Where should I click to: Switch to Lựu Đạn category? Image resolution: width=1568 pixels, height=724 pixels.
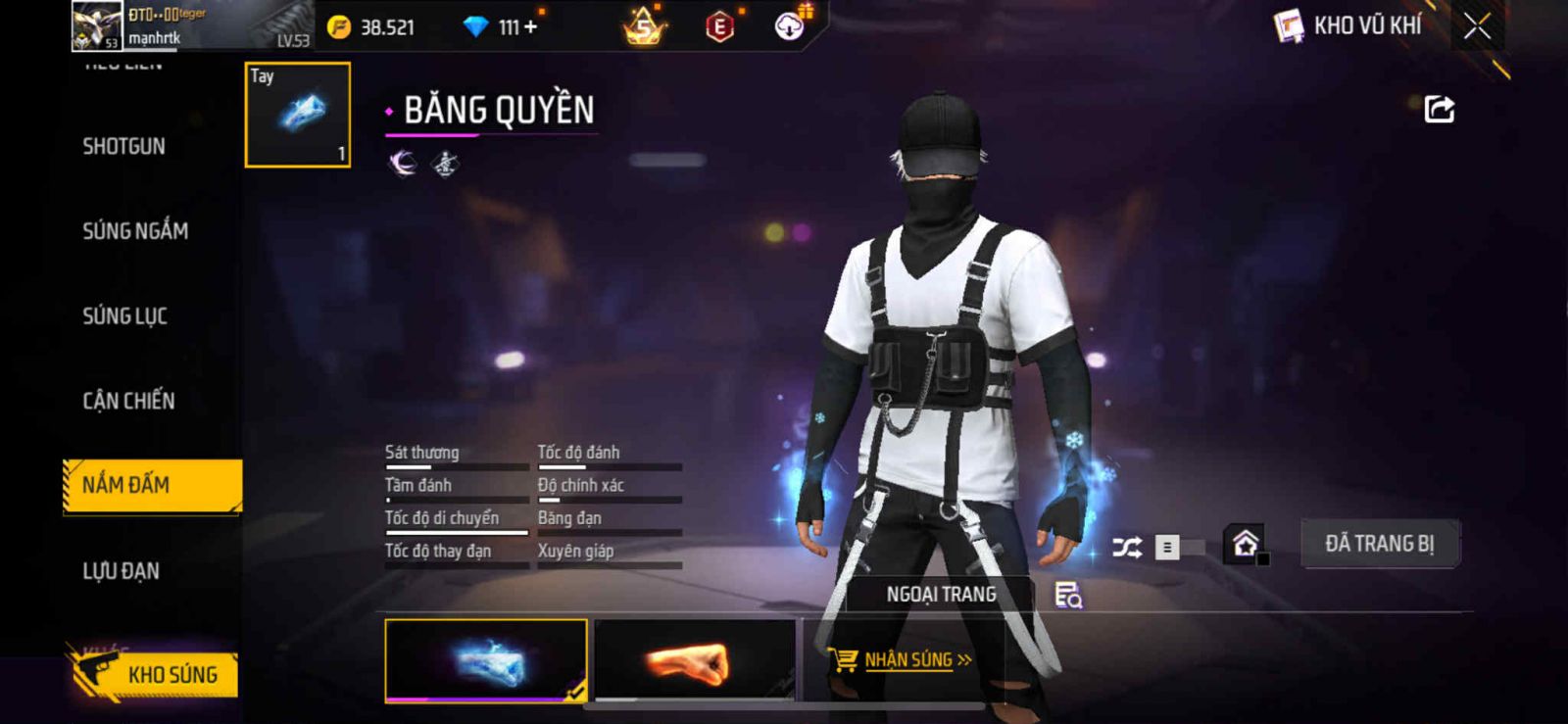(x=121, y=571)
